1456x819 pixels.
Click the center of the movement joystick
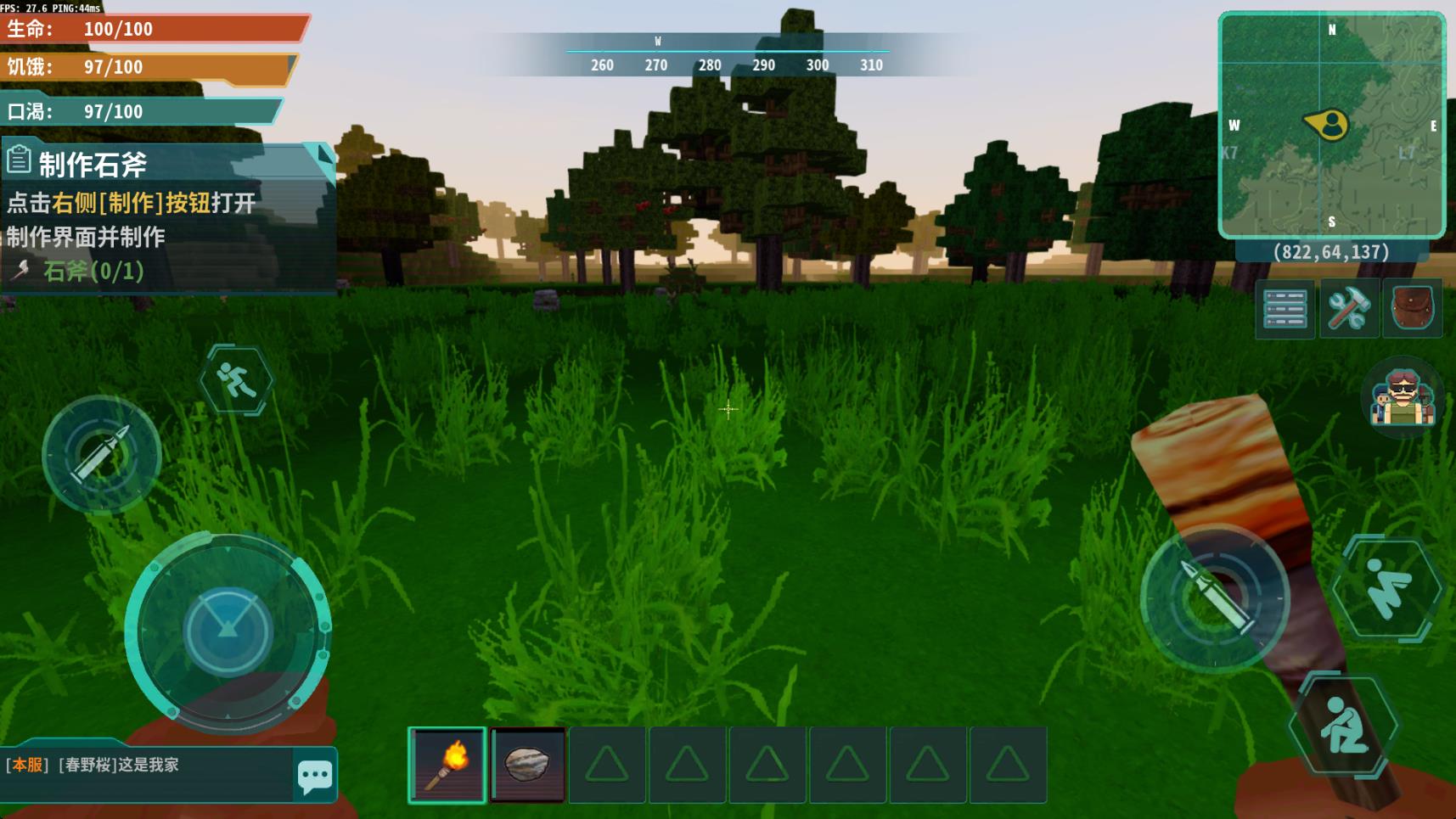(x=228, y=631)
